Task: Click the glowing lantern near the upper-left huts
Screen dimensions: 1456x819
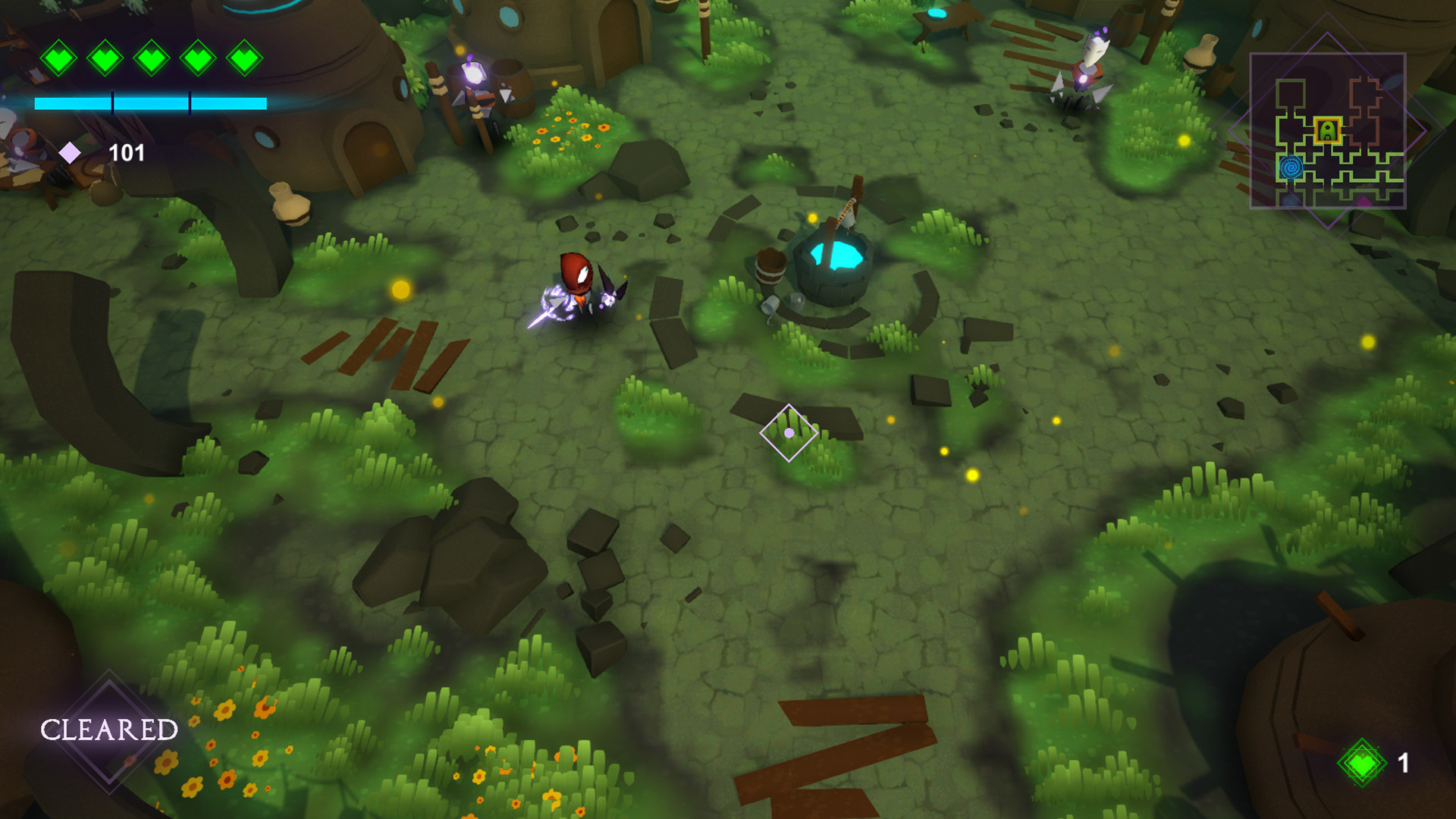Action: (473, 75)
